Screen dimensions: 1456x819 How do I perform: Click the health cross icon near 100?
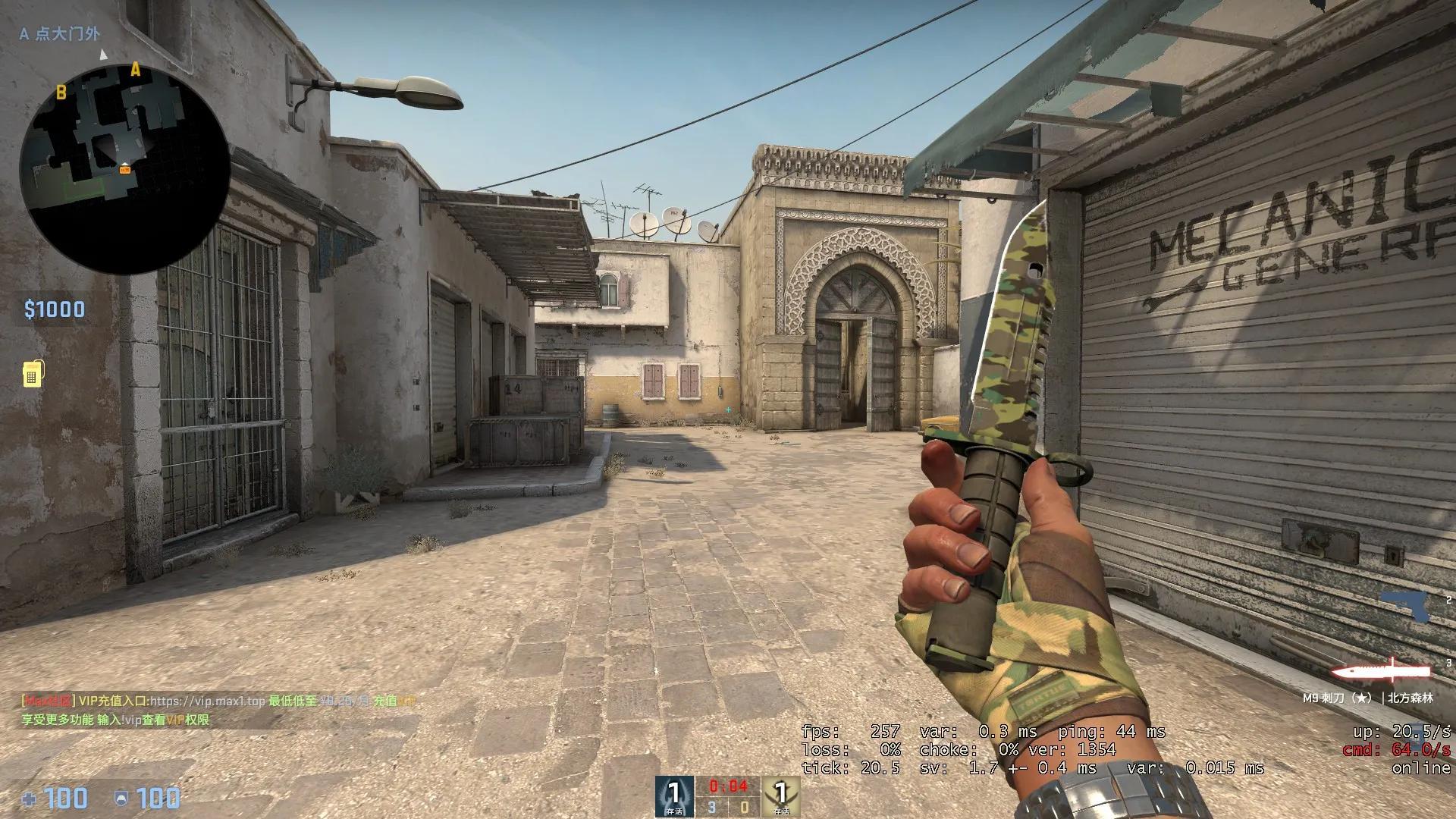pos(30,799)
